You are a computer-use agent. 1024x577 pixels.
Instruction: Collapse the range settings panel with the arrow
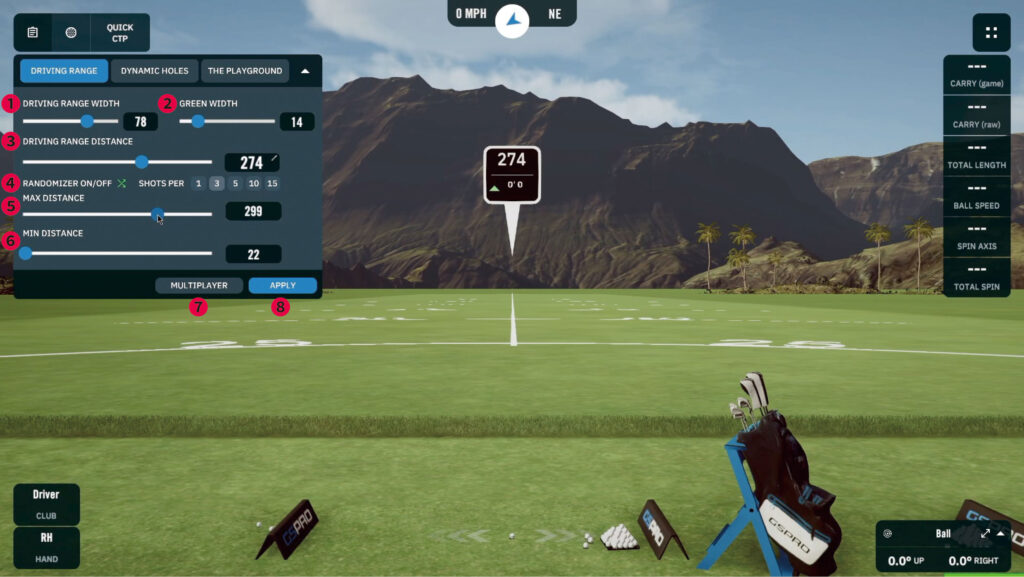pos(305,71)
